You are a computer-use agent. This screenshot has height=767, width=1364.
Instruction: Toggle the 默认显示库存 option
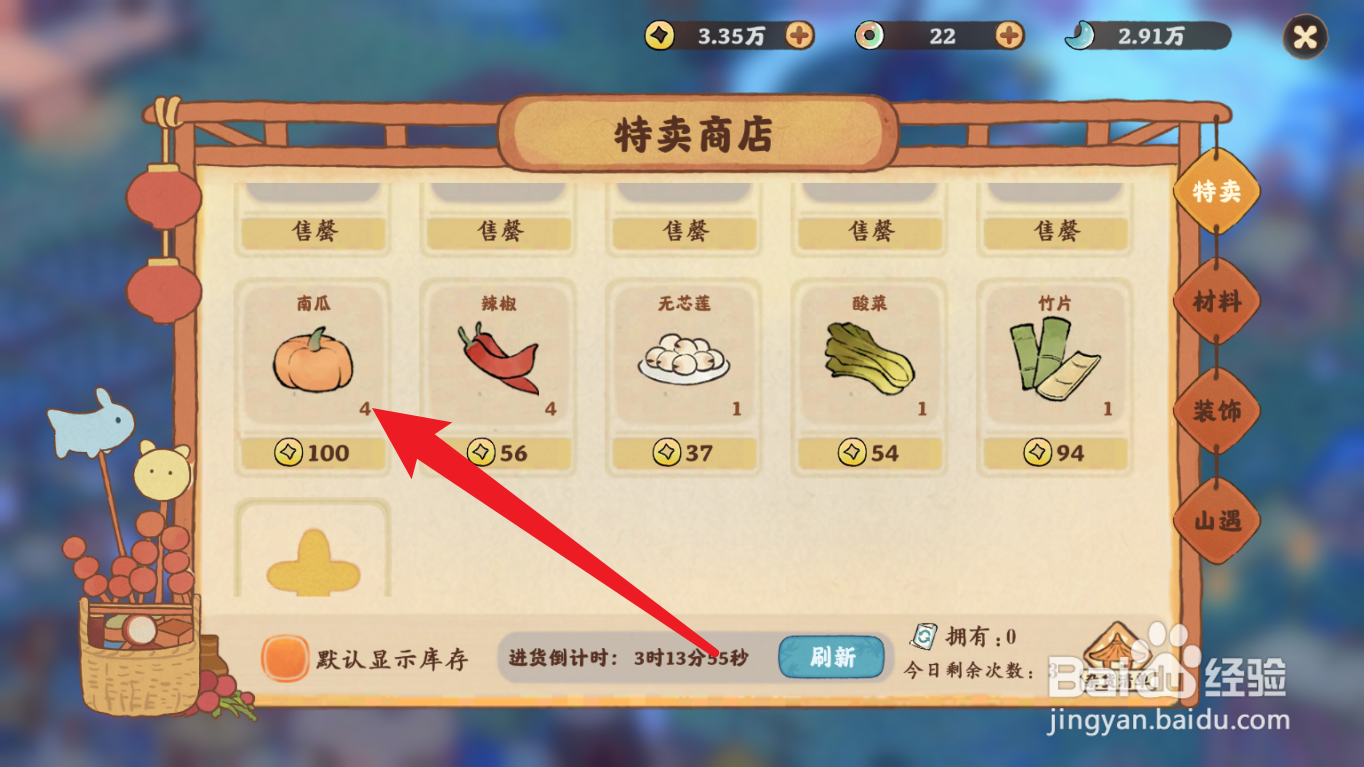[285, 657]
